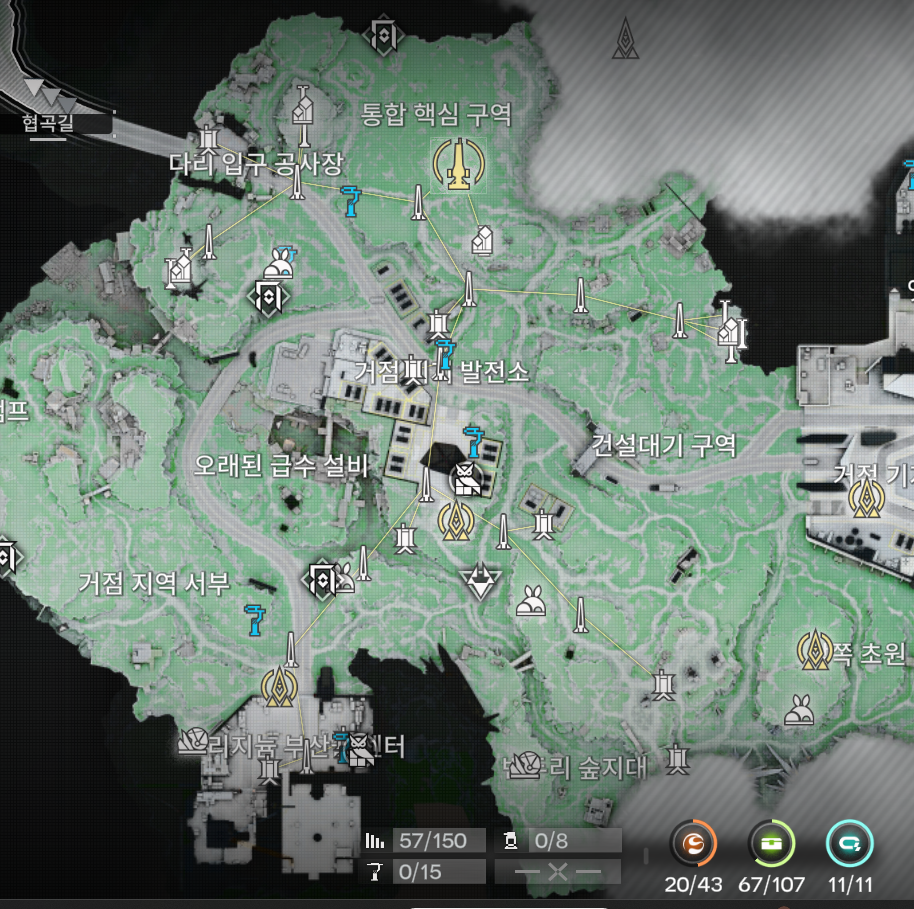Select the golden teleport marker beside 쪽 초원 label
The width and height of the screenshot is (914, 909).
click(x=815, y=651)
